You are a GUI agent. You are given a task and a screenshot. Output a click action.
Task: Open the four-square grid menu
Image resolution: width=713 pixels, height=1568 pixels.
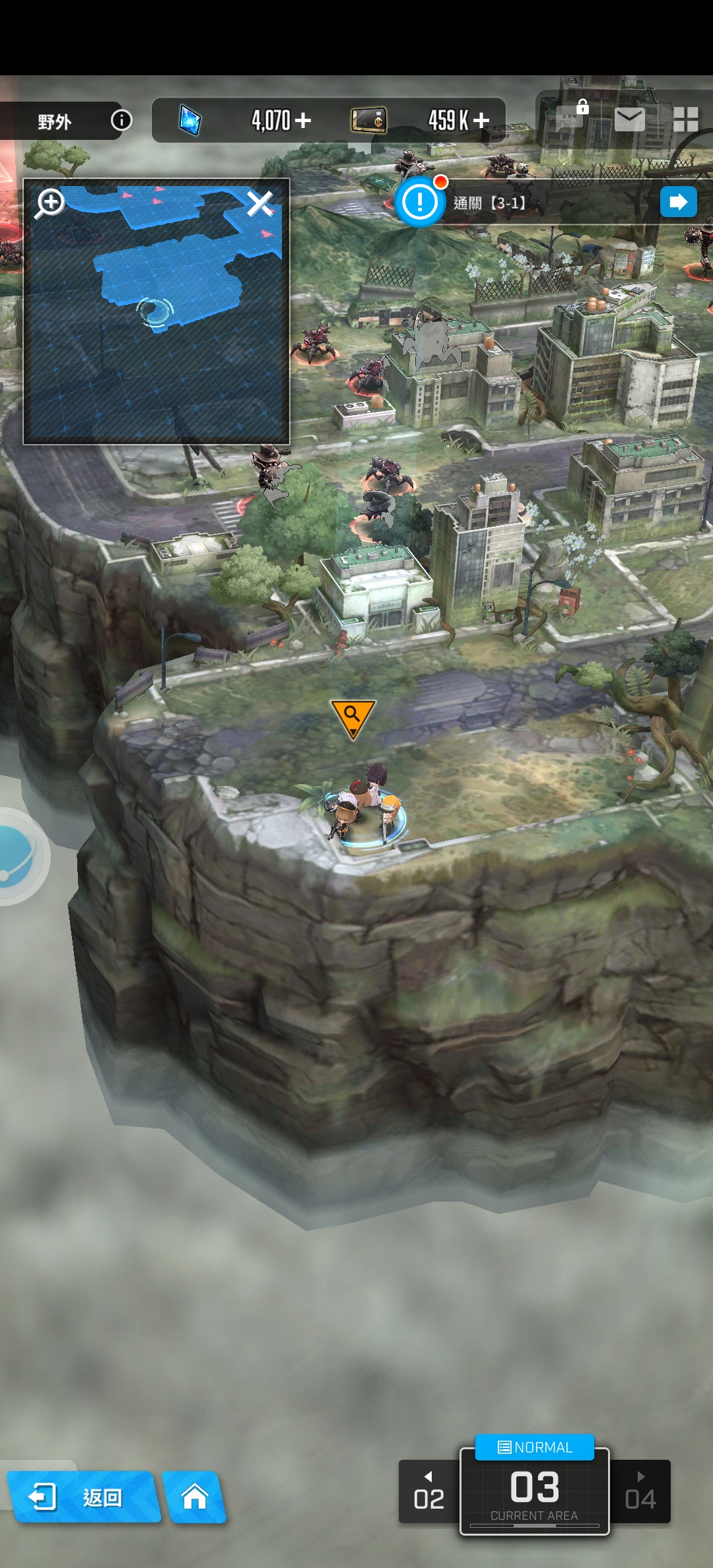click(x=685, y=119)
